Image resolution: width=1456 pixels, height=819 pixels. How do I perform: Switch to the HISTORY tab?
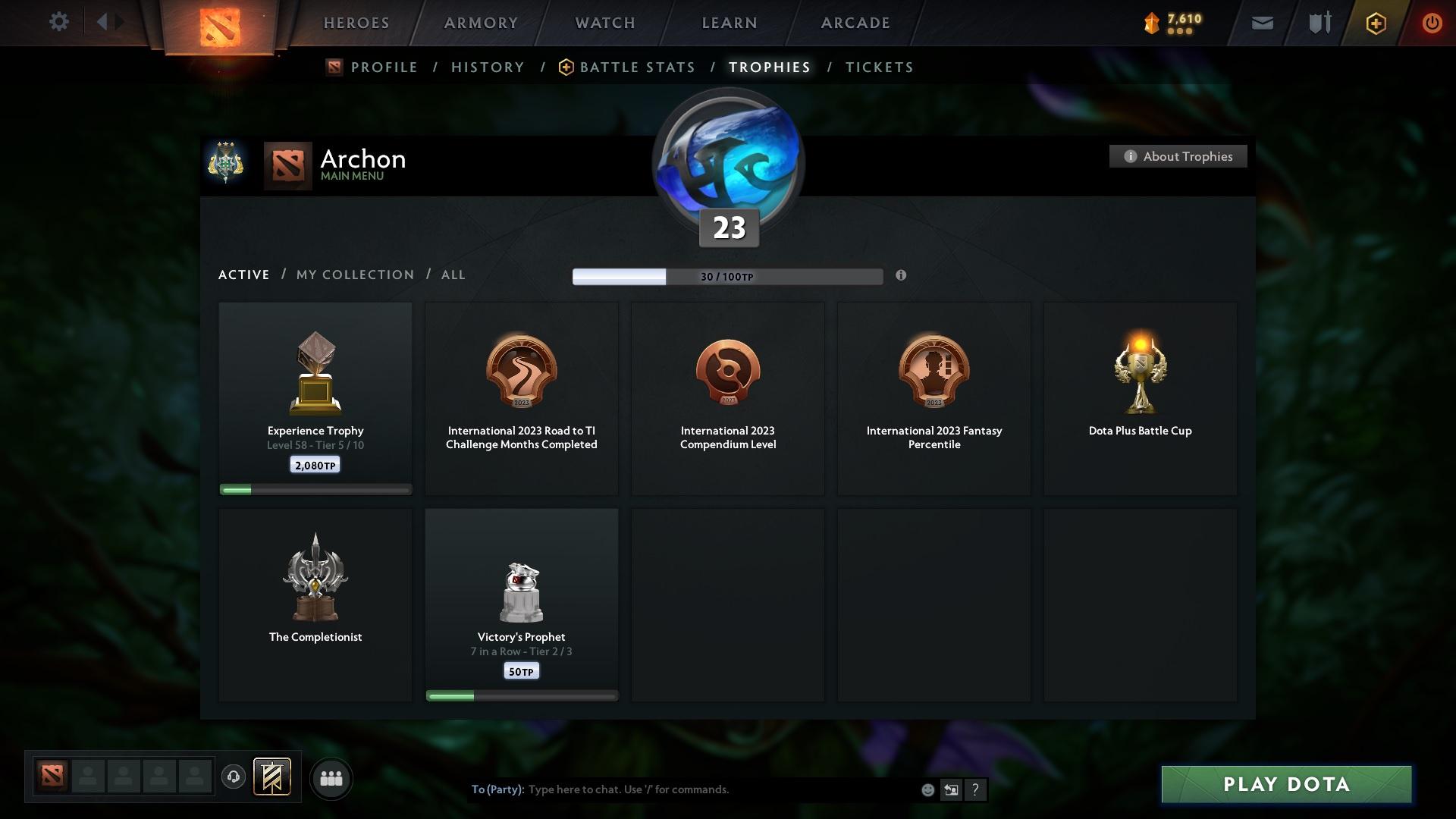pos(487,67)
